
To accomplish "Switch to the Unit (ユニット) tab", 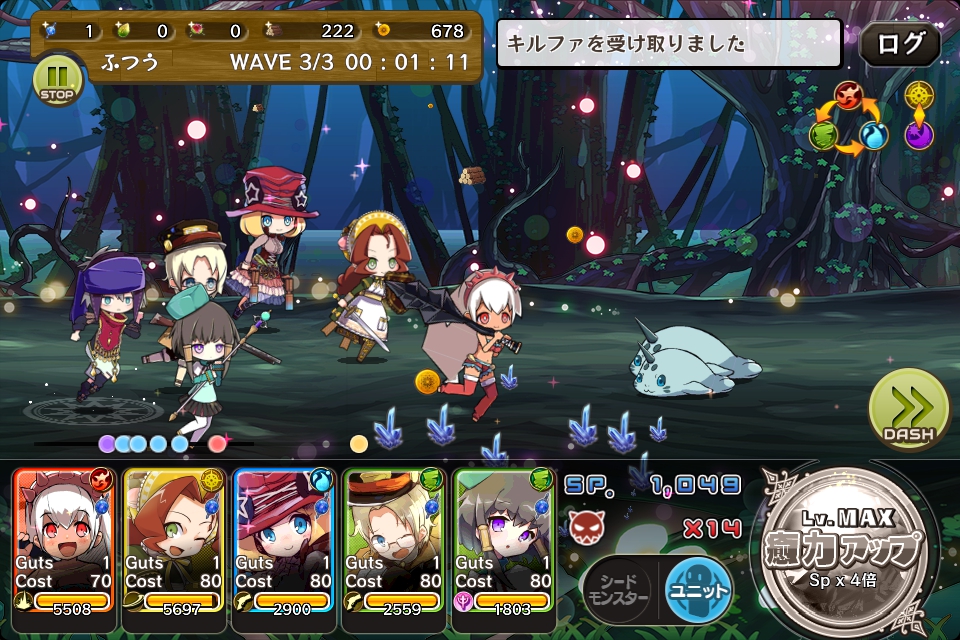I will point(698,586).
